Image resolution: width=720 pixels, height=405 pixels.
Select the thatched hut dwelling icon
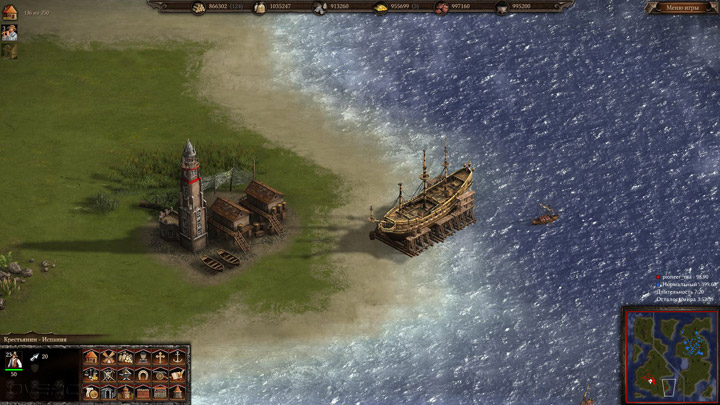(91, 358)
